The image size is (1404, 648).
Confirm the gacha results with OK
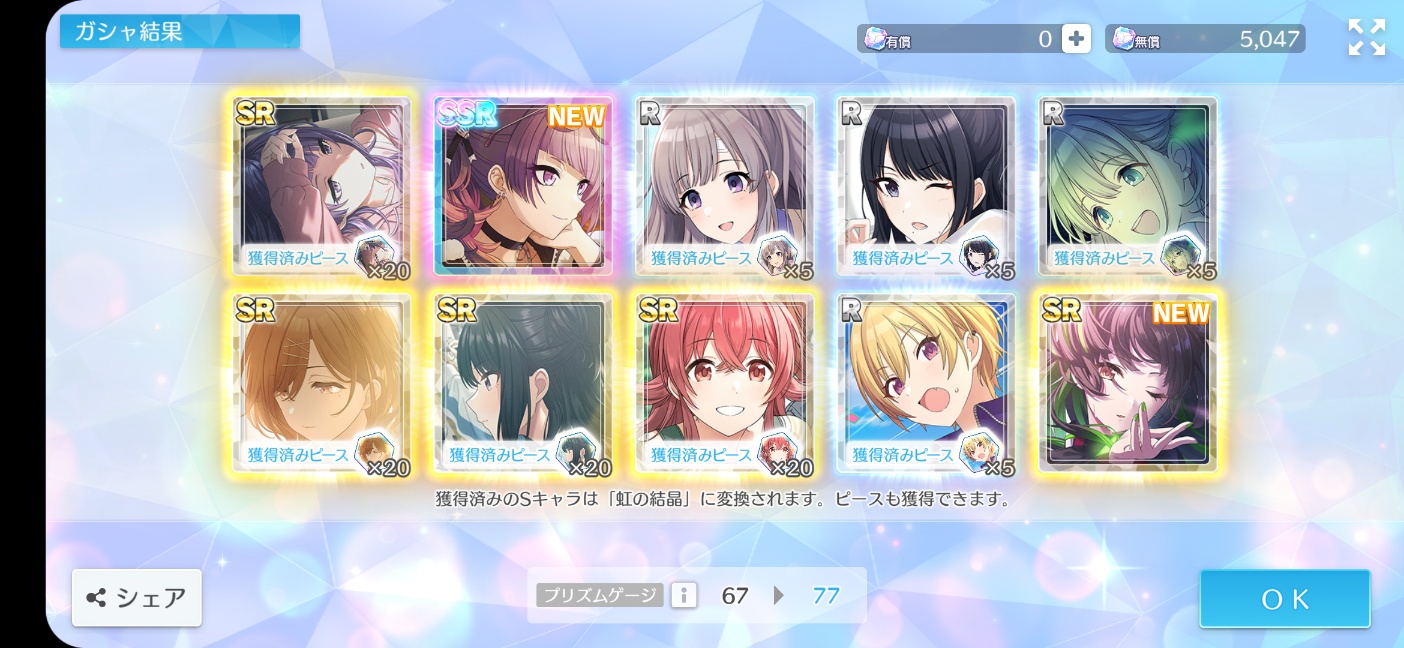point(1285,599)
